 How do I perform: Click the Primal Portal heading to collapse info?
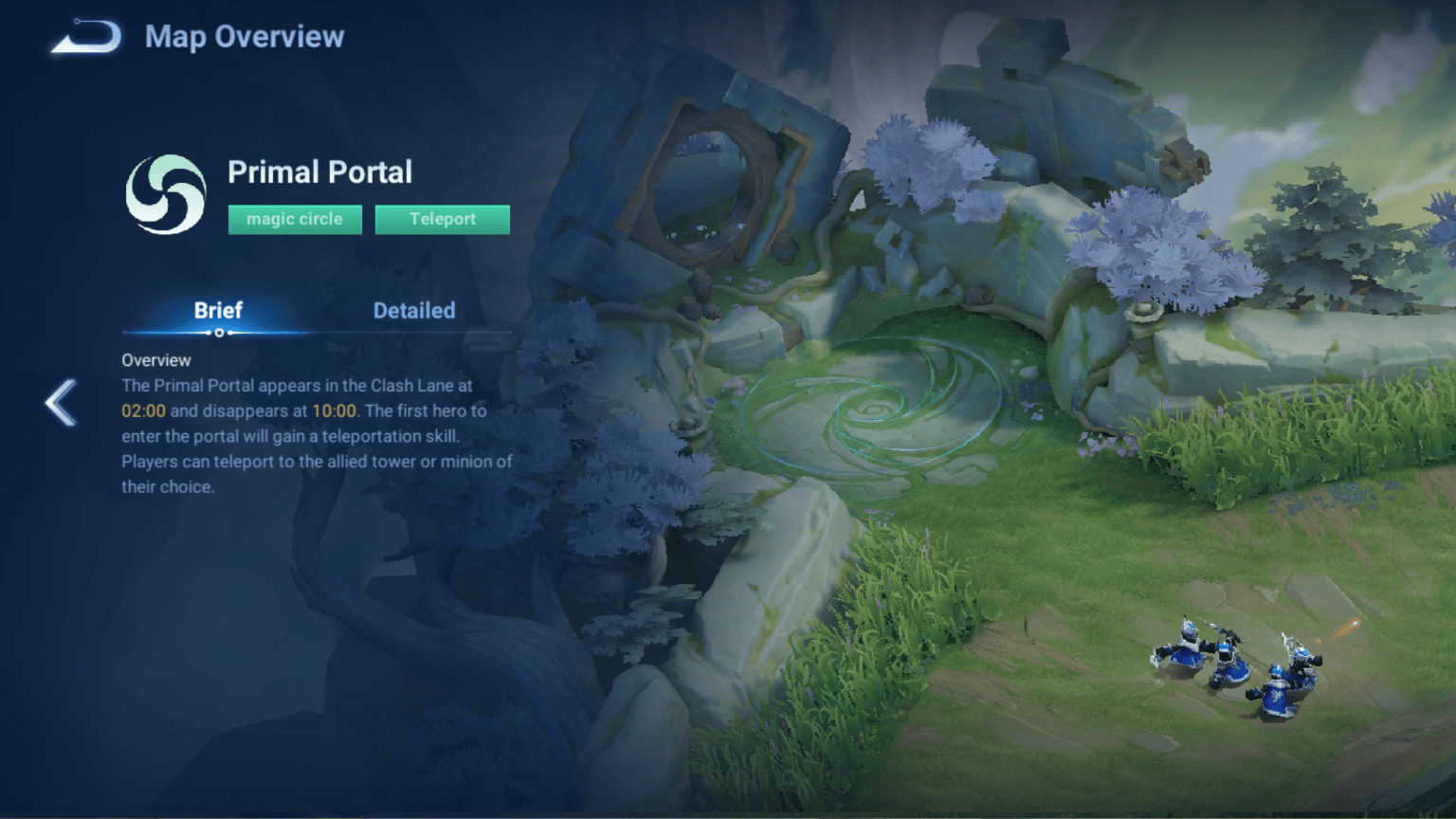[320, 172]
